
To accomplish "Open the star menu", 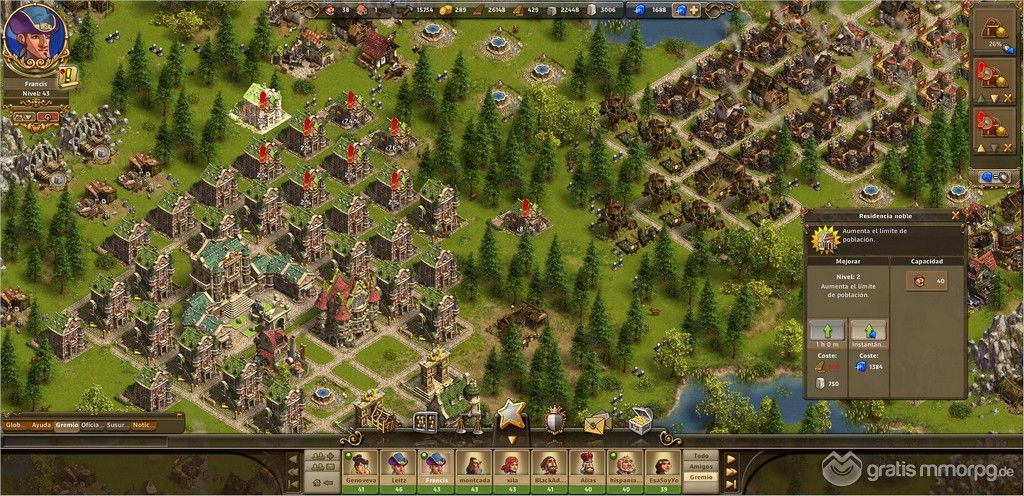I will click(x=511, y=414).
